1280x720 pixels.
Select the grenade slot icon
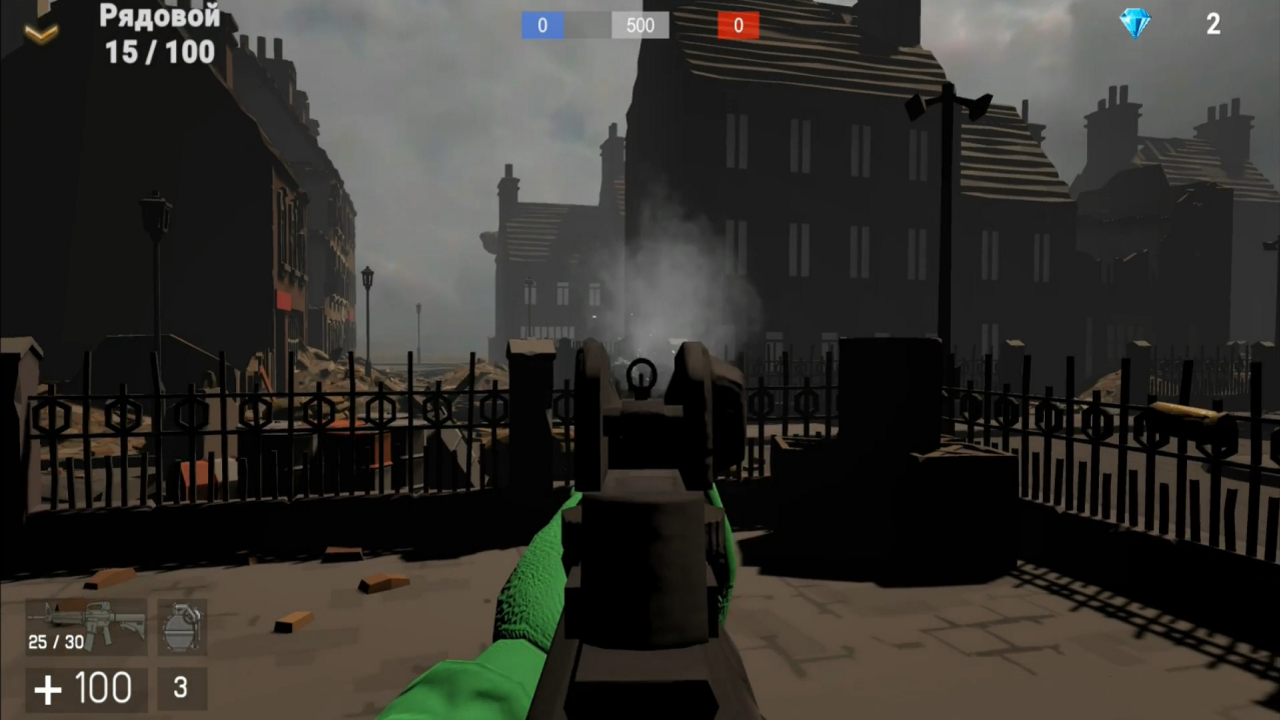[181, 627]
